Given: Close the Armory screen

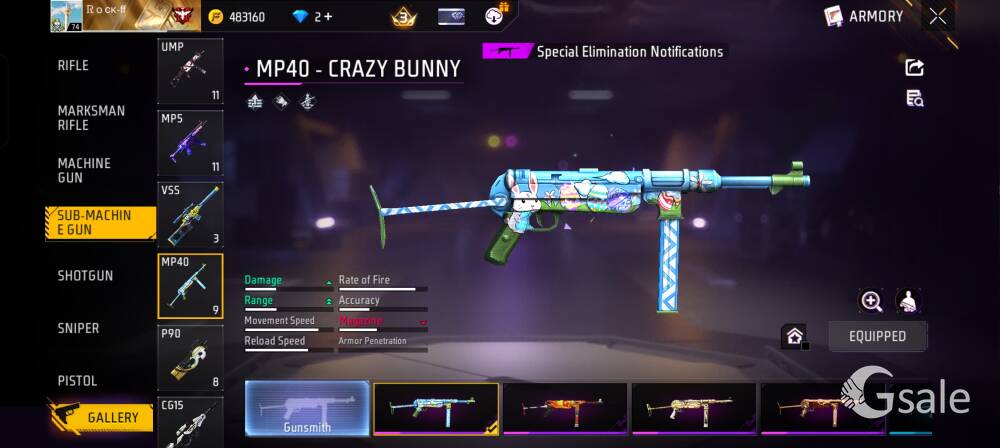Looking at the screenshot, I should [937, 16].
